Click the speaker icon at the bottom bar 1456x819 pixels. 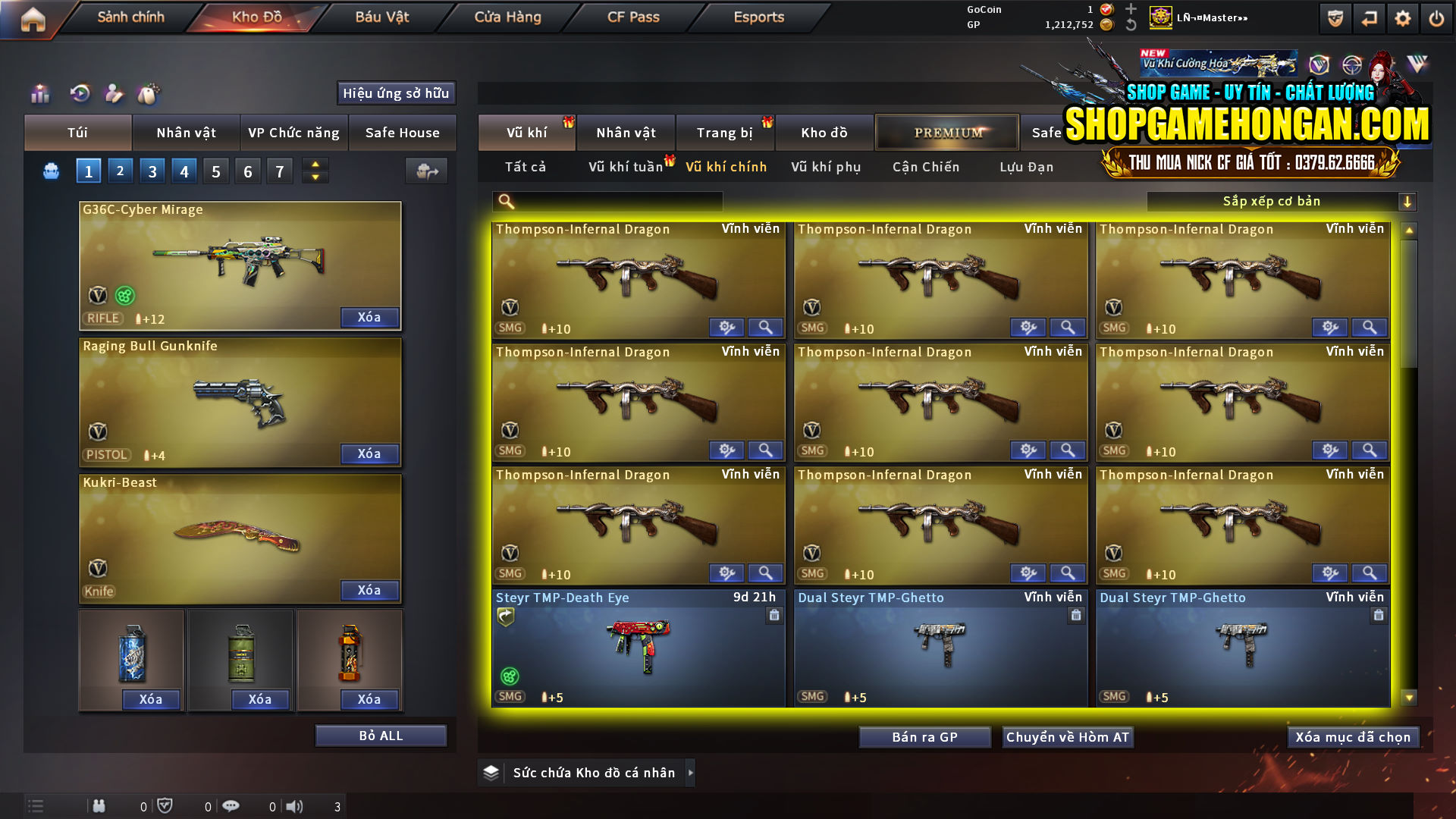(x=294, y=806)
